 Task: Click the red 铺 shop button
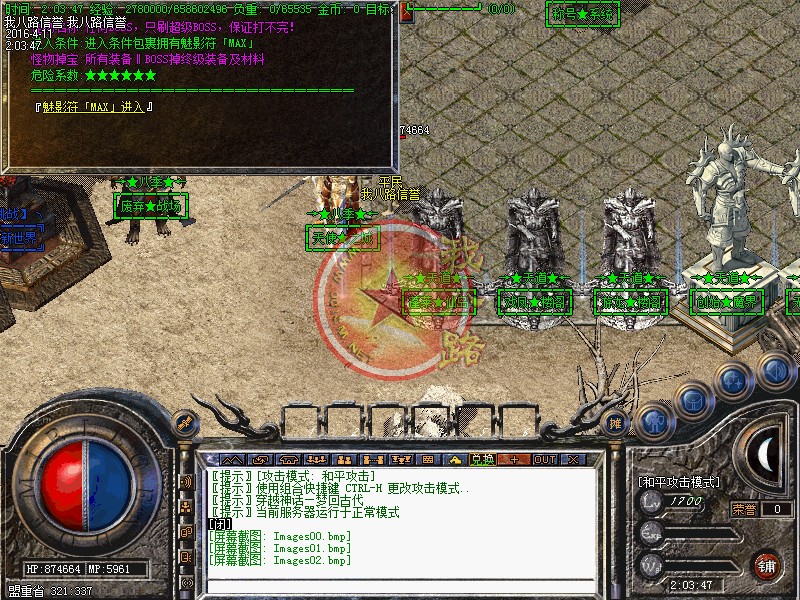pyautogui.click(x=767, y=564)
